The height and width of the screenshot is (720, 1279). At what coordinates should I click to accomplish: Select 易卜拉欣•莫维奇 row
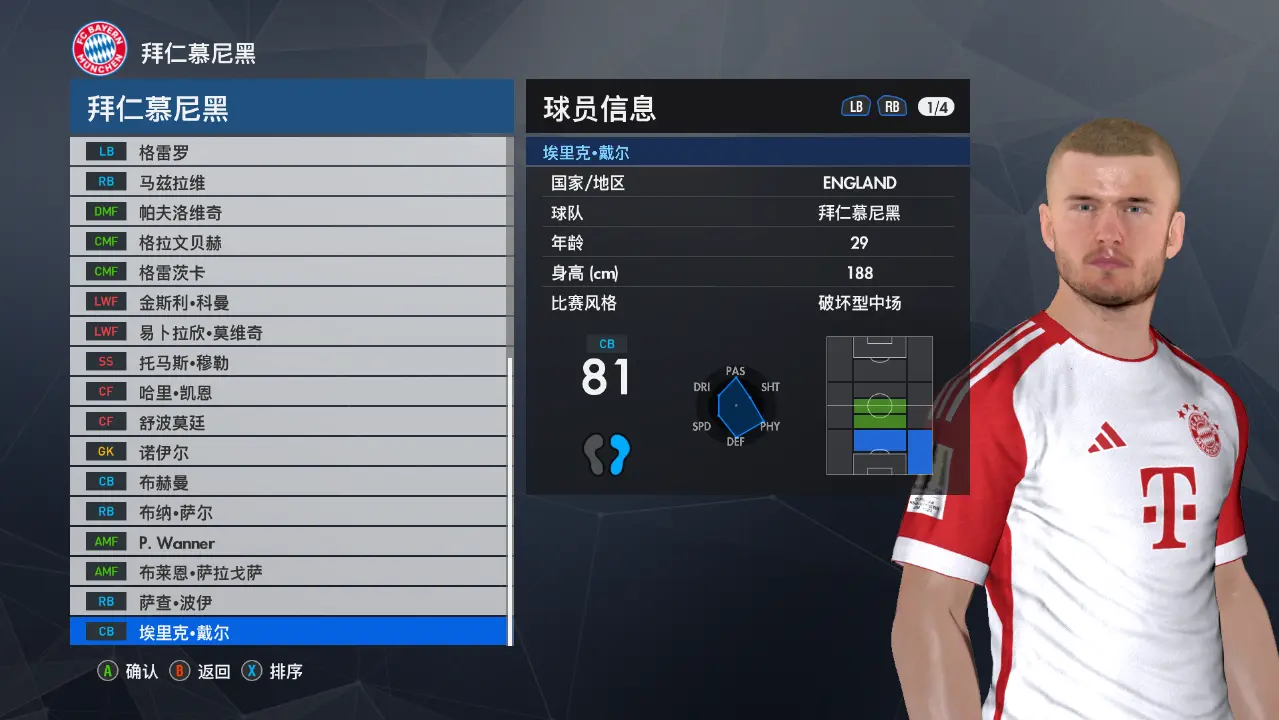pyautogui.click(x=288, y=332)
